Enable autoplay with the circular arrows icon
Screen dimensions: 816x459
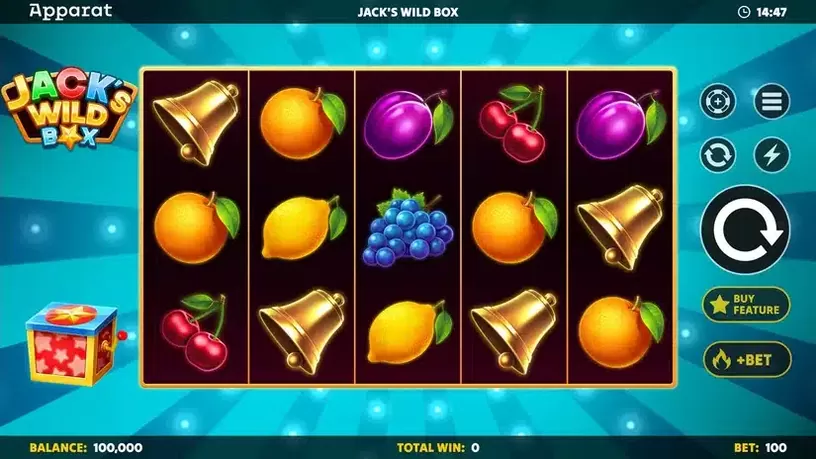718,154
